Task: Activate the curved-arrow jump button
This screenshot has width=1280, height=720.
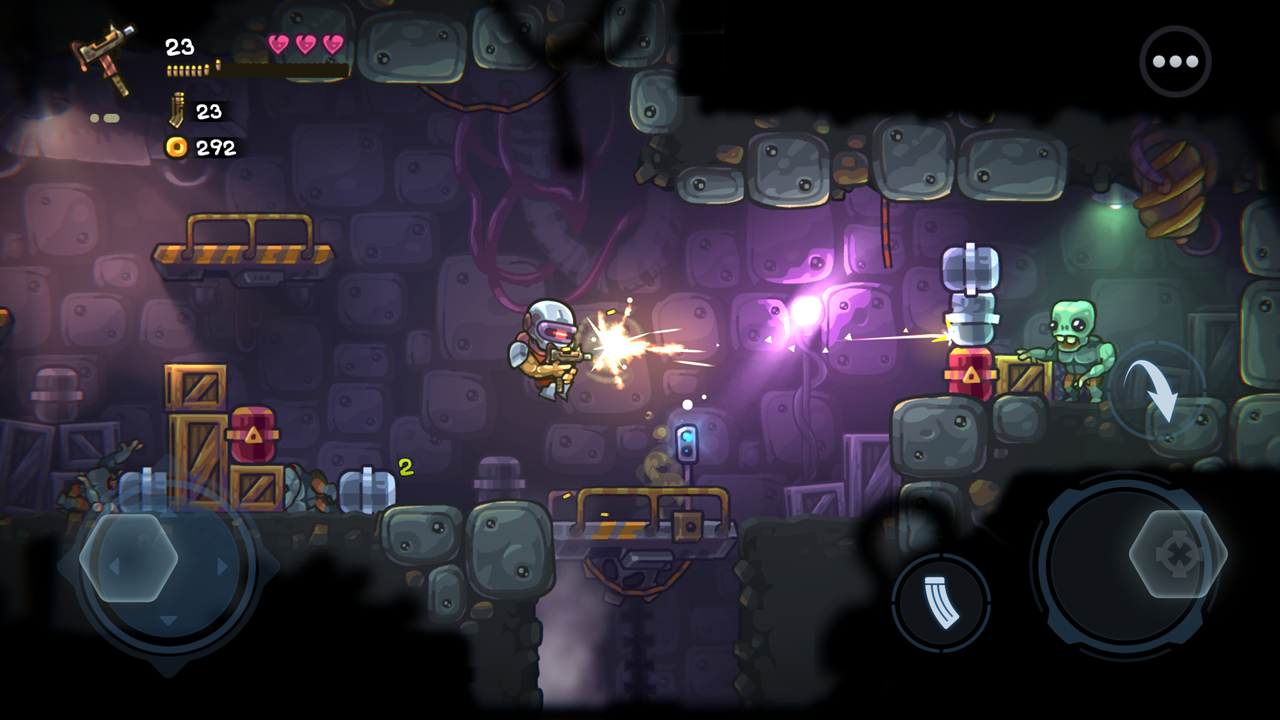Action: [x=1157, y=389]
